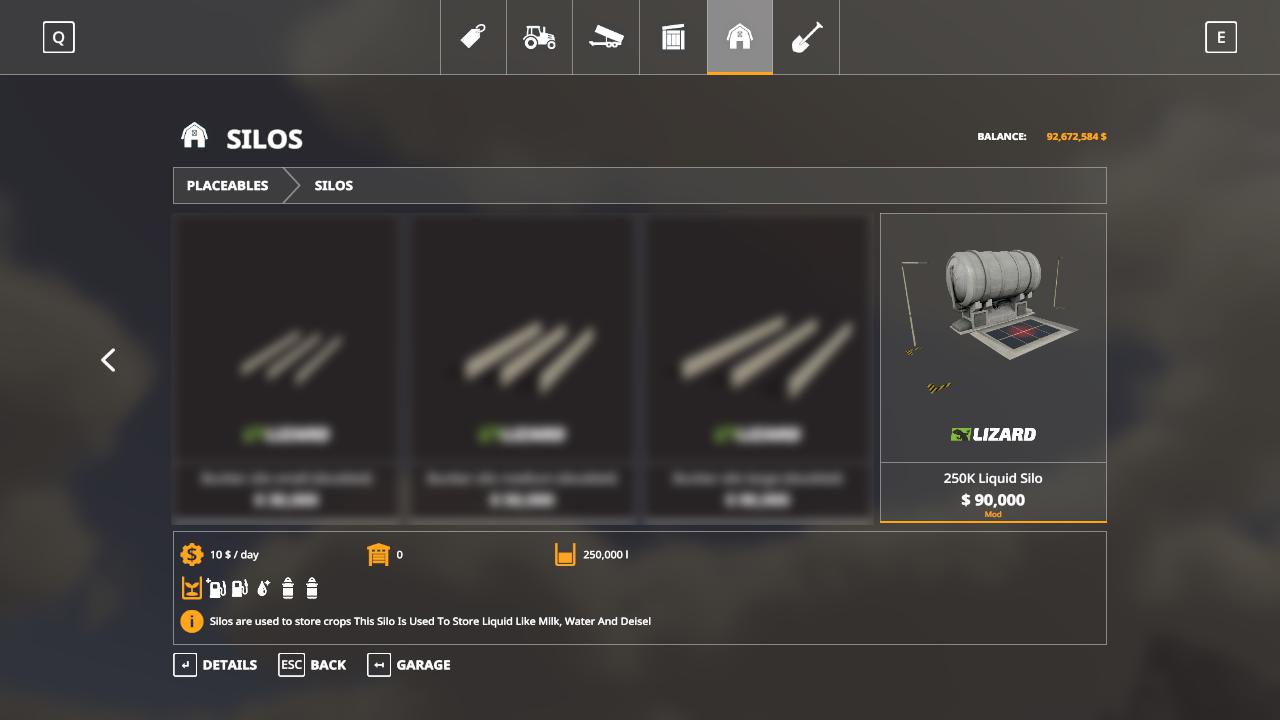This screenshot has height=720, width=1280.
Task: Choose the blurred card with the smallest bunker walls
Action: click(x=286, y=367)
